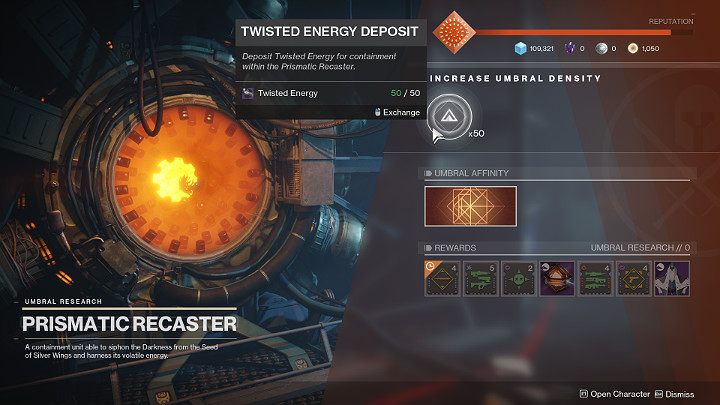Select the first reward with orange clock corner
The image size is (720, 405).
coord(443,277)
